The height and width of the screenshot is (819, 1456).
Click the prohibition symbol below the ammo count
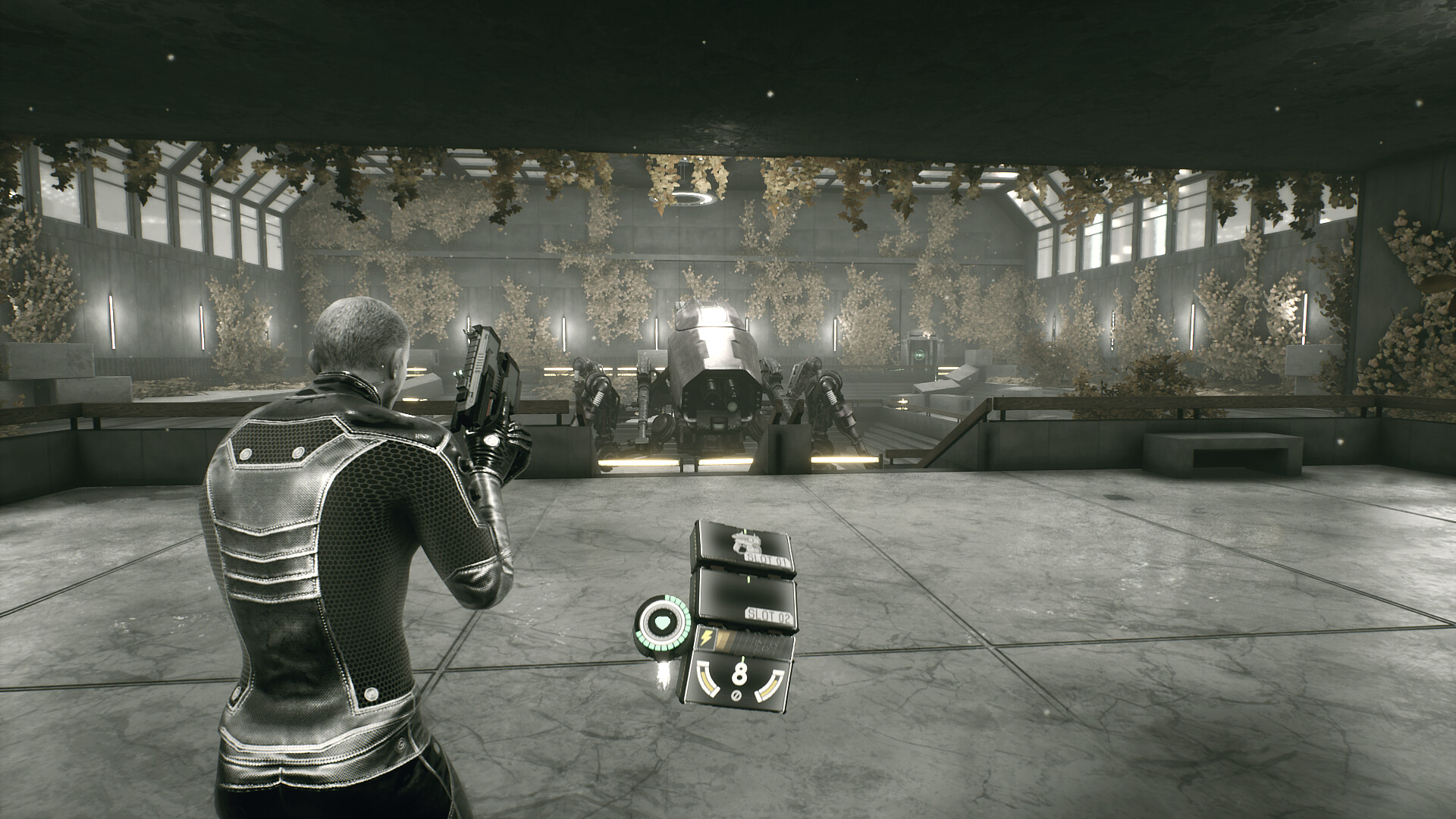click(x=736, y=695)
